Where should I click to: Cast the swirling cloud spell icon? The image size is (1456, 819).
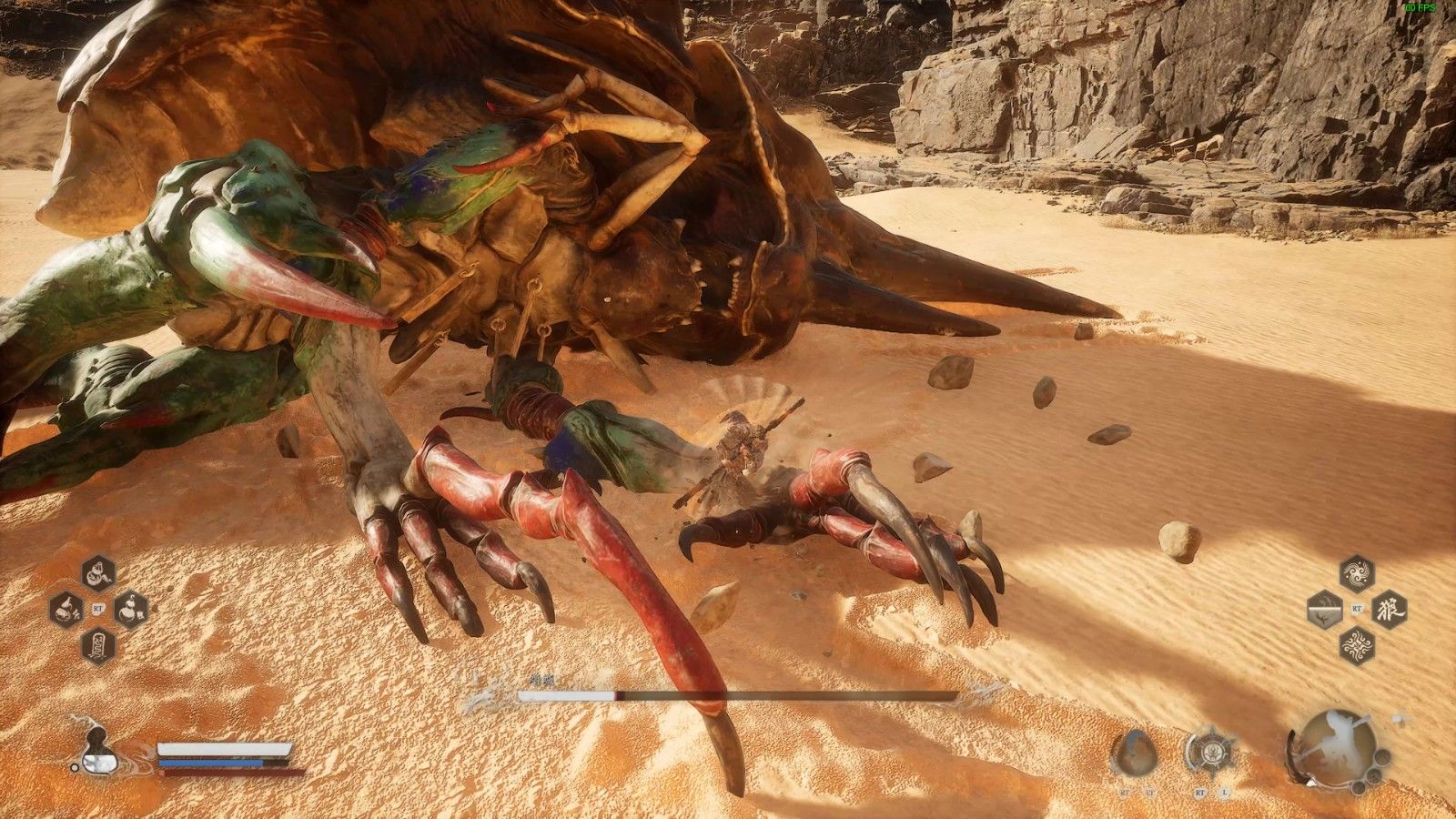(x=1357, y=572)
